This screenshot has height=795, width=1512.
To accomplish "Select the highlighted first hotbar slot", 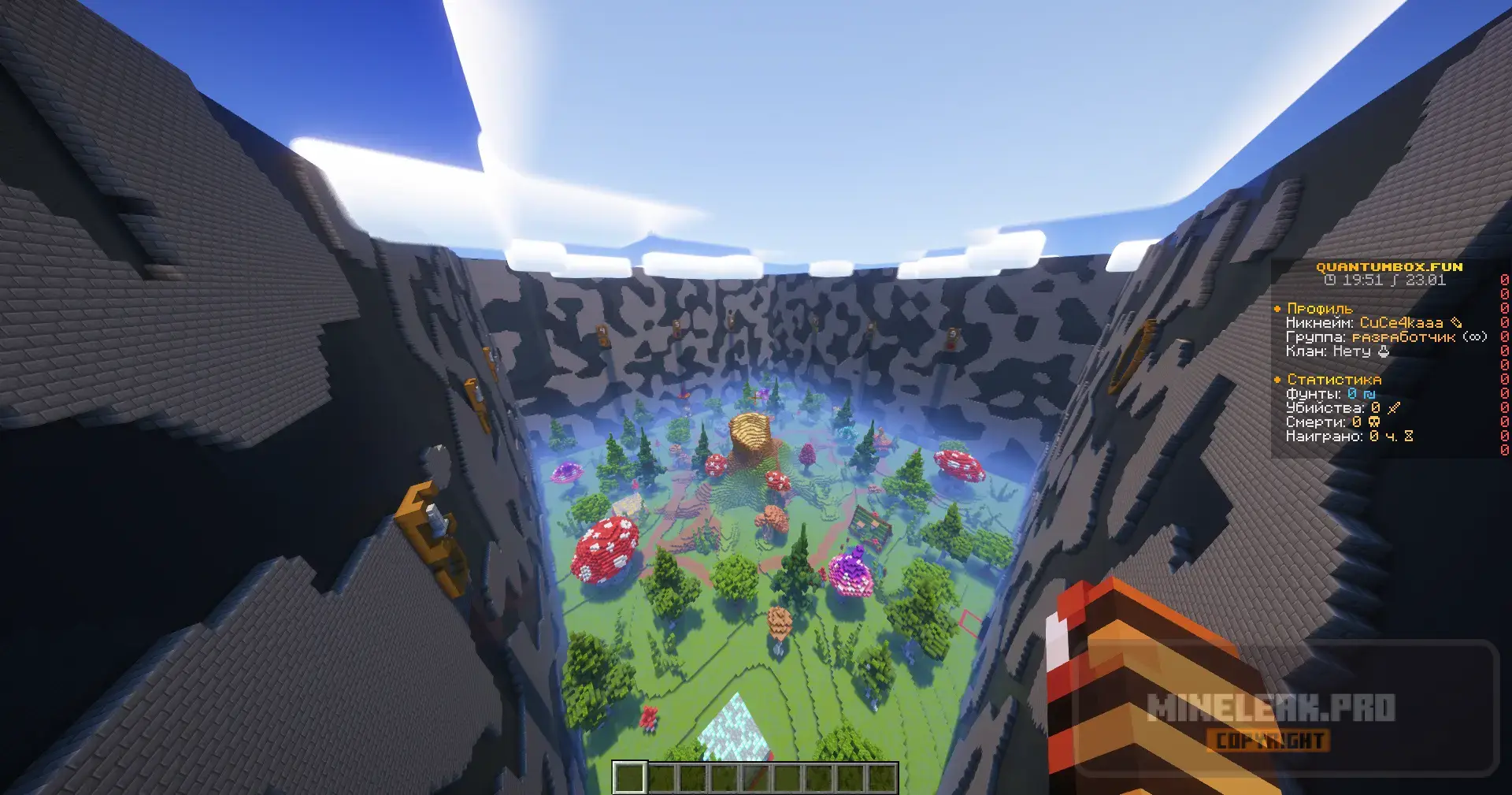I will coord(630,778).
